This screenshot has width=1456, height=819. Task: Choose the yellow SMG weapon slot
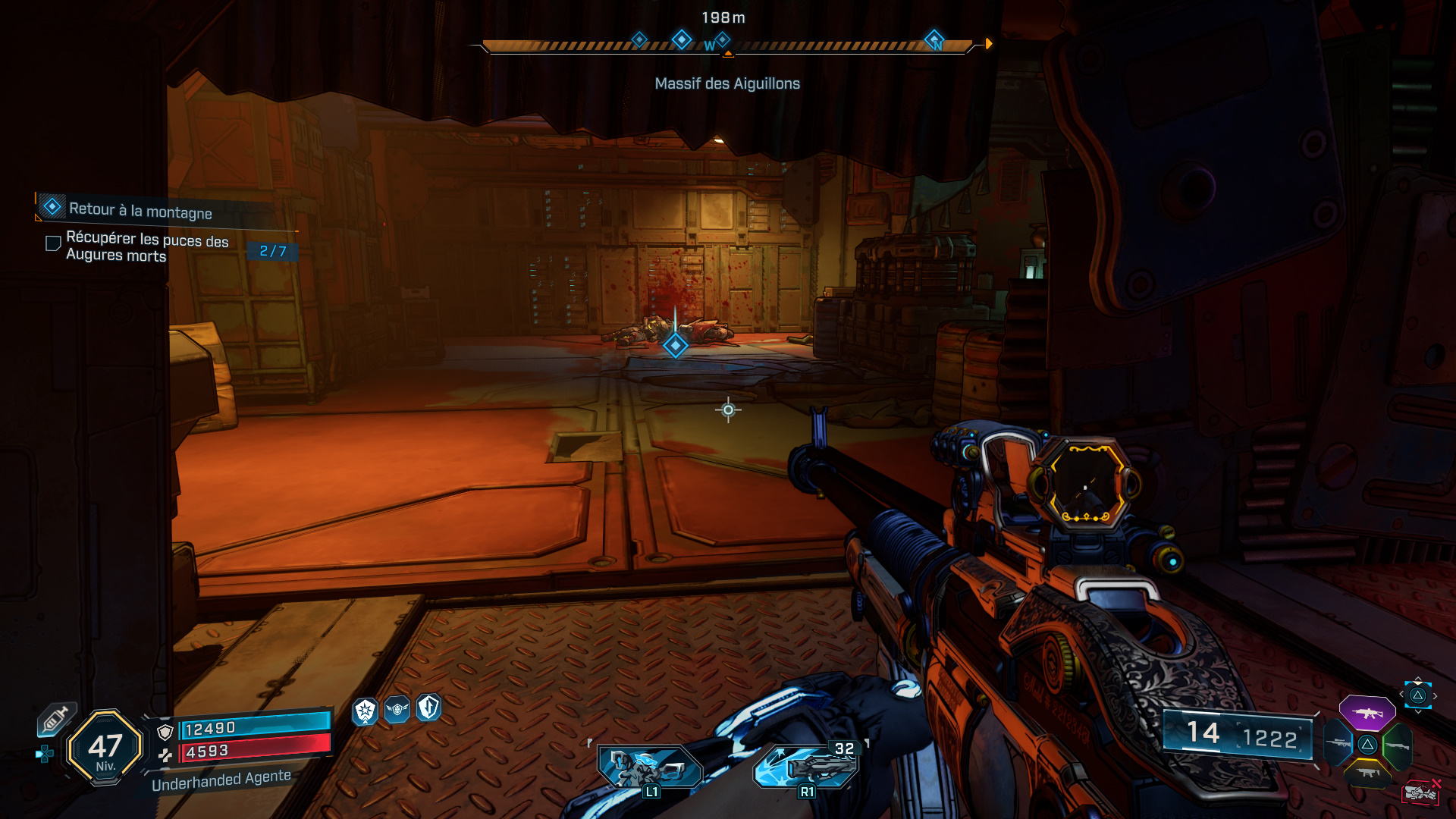[1367, 773]
